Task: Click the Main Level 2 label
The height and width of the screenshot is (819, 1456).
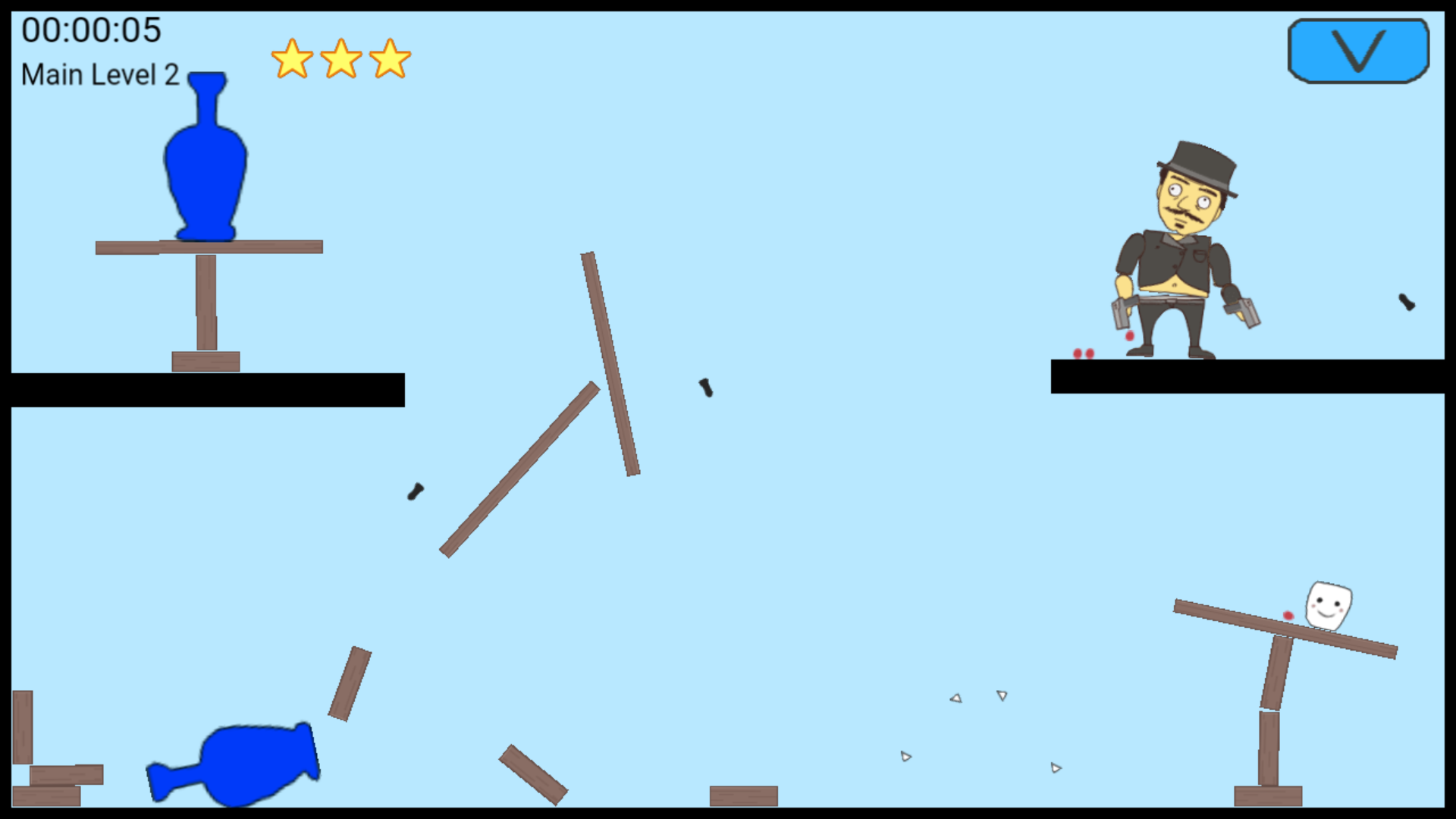Action: point(99,74)
